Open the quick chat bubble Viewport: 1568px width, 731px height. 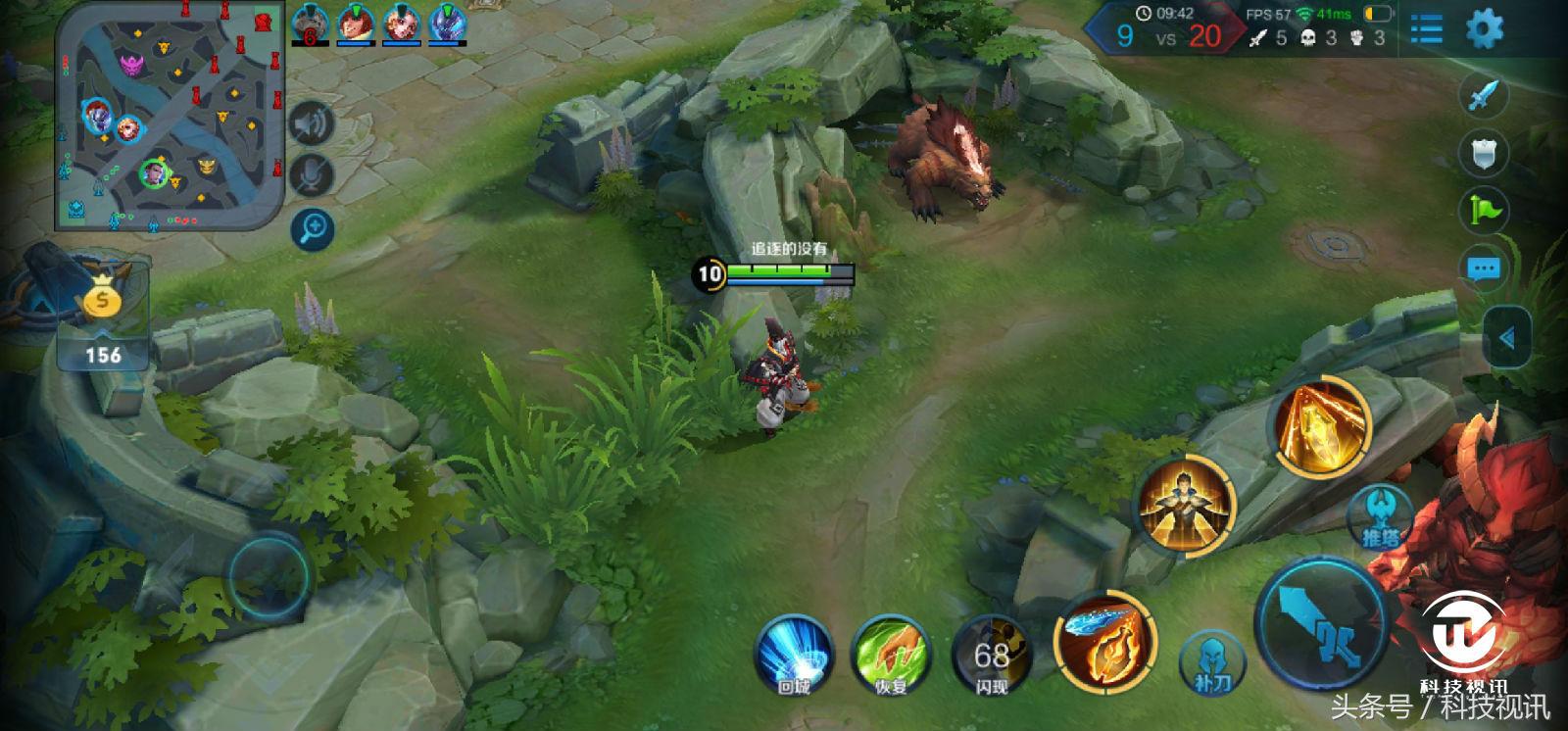(x=1484, y=268)
